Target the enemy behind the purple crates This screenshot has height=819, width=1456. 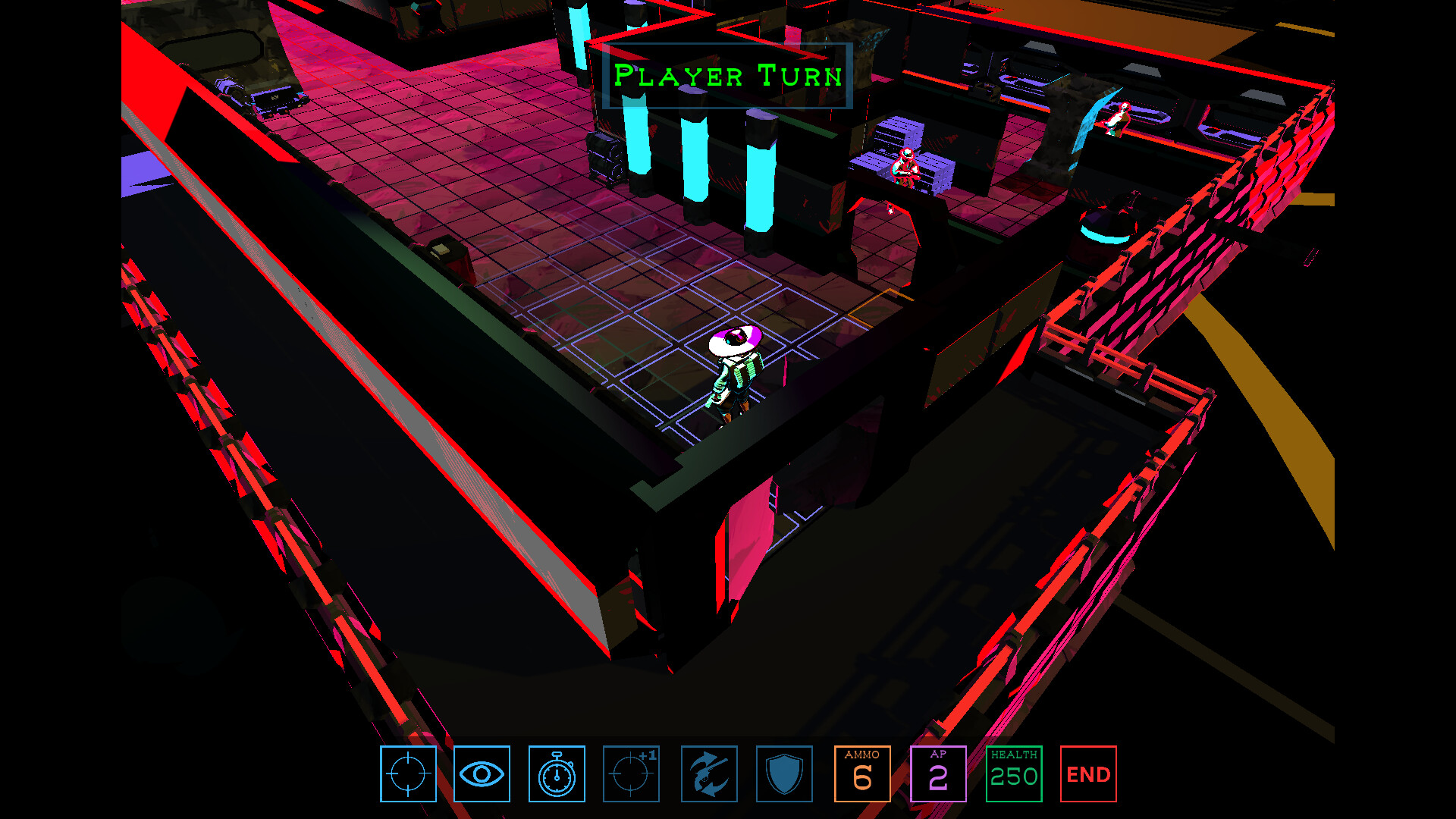(x=905, y=167)
